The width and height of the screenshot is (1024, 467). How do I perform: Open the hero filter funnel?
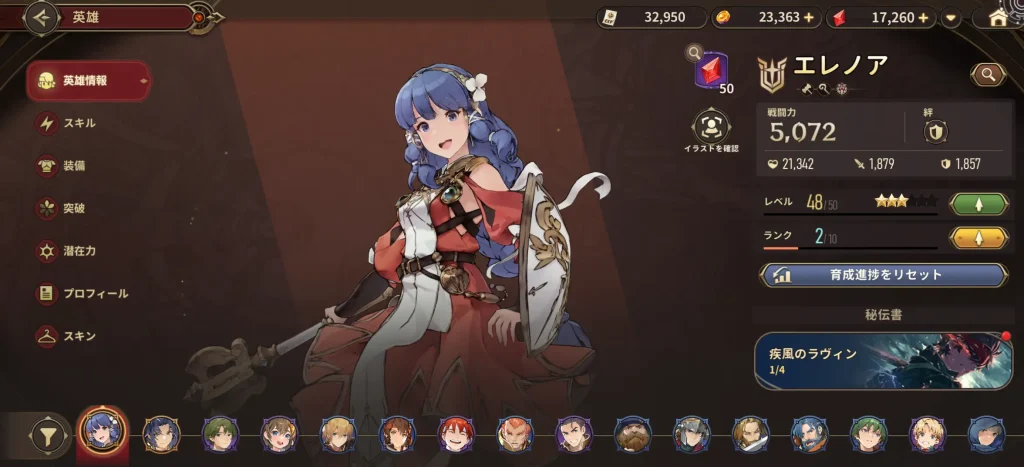tap(45, 434)
